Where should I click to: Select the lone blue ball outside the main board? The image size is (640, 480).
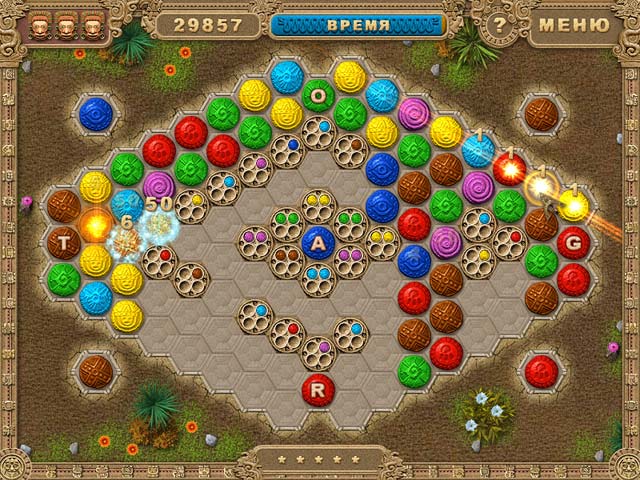96,112
